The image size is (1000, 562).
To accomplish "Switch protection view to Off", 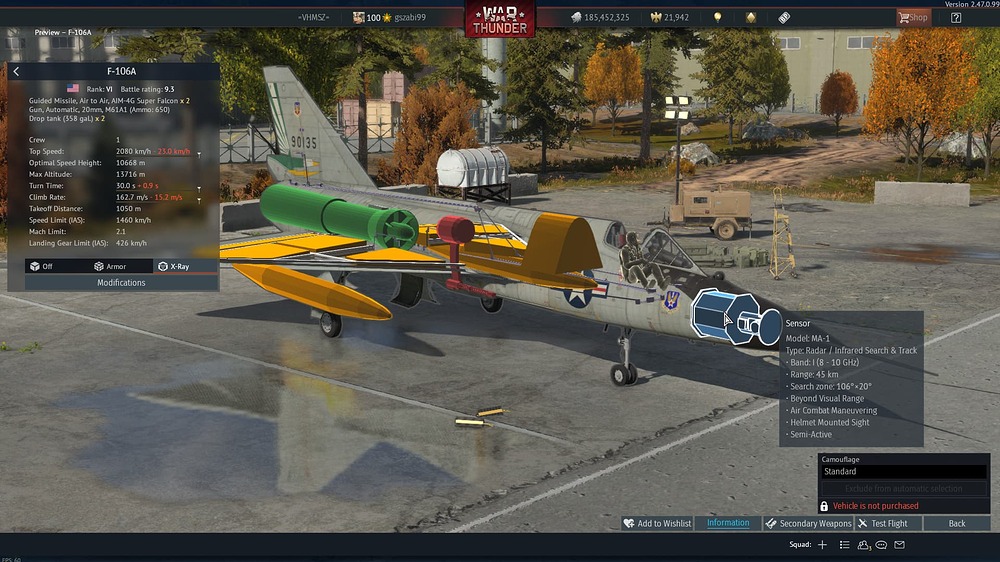I will coord(42,266).
